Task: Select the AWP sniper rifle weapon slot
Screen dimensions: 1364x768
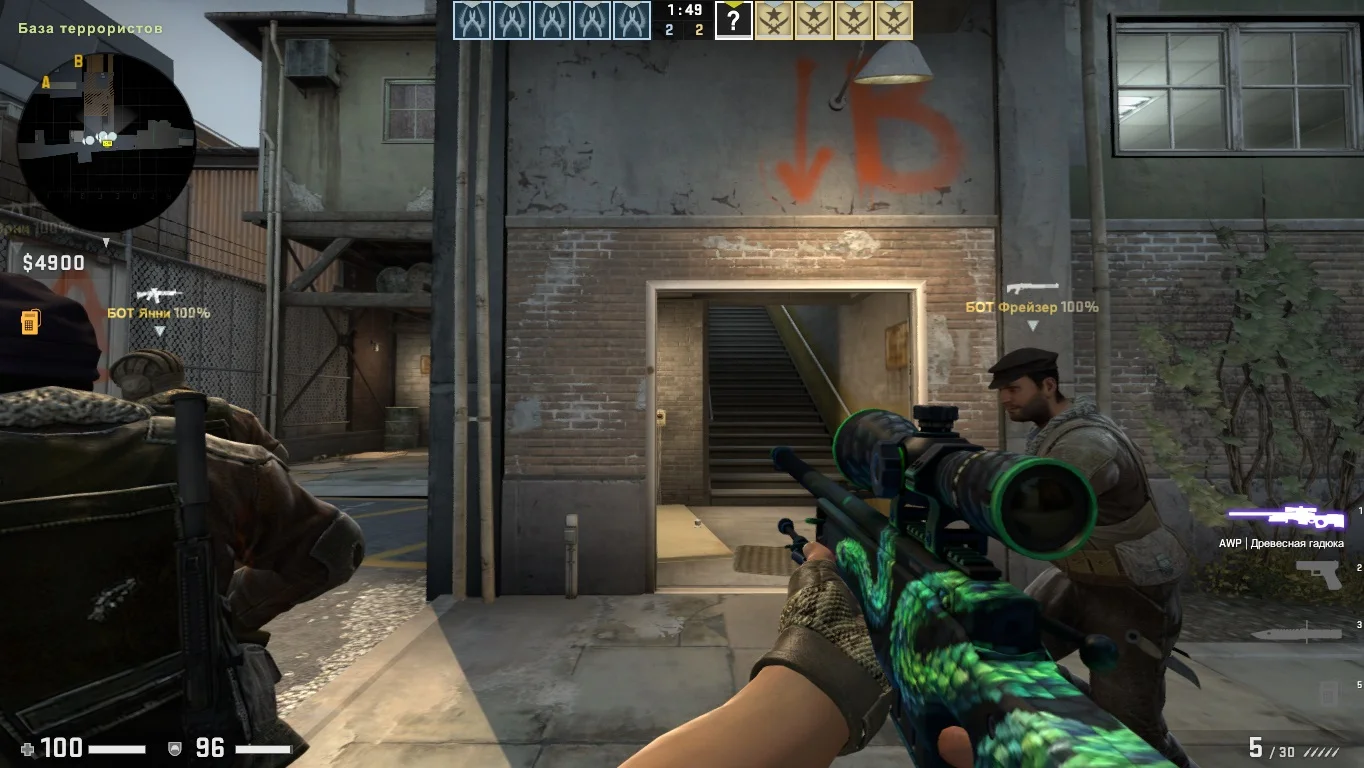Action: coord(1286,517)
